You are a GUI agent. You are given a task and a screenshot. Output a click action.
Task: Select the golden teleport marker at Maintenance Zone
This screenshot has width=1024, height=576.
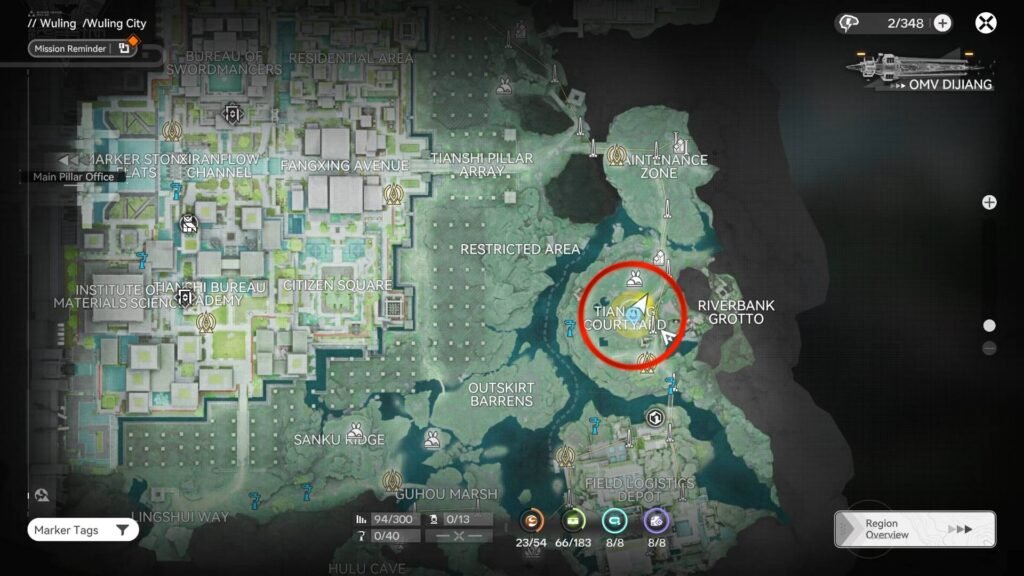pyautogui.click(x=617, y=156)
